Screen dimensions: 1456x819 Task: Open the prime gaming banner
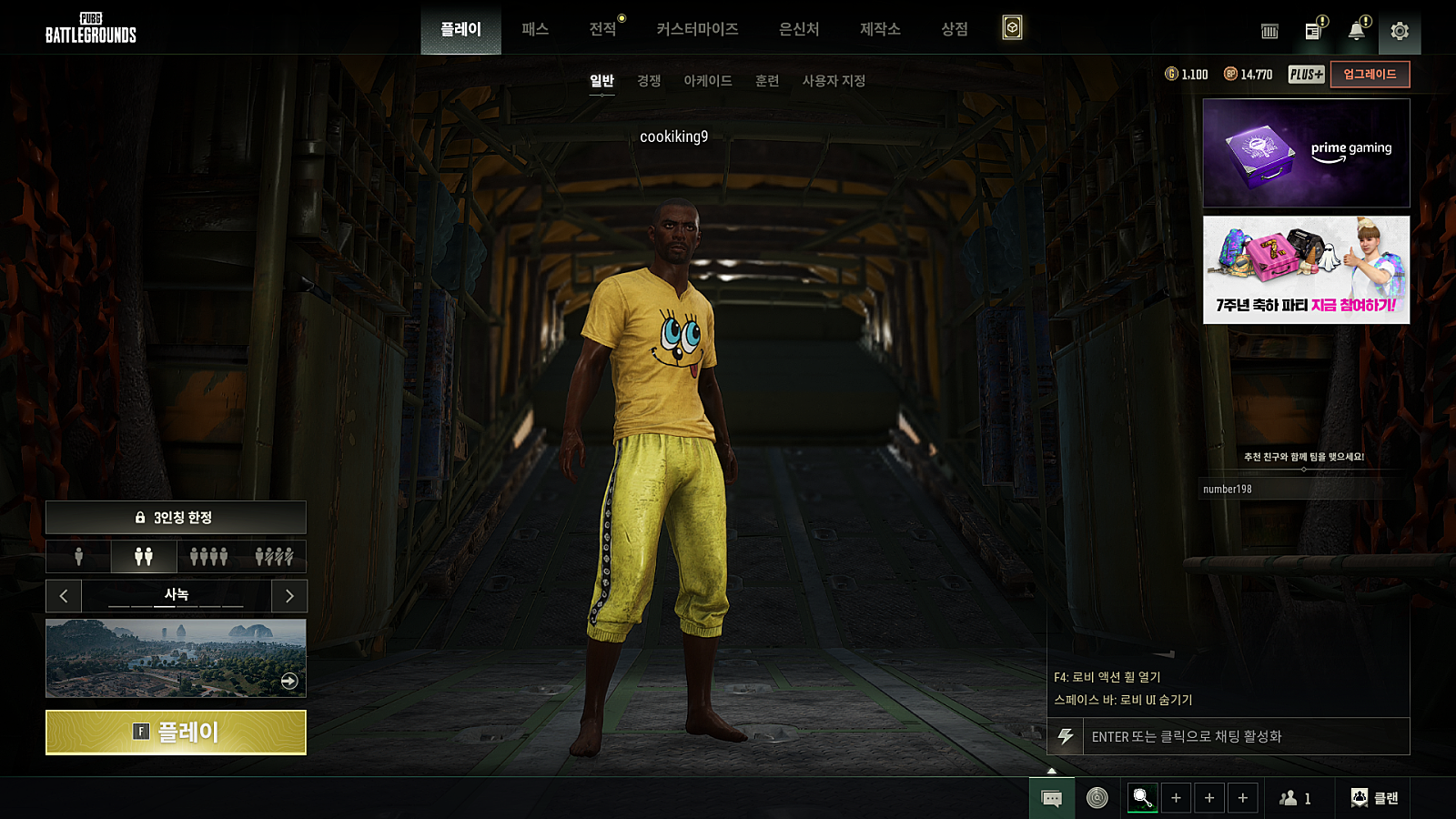click(x=1306, y=153)
